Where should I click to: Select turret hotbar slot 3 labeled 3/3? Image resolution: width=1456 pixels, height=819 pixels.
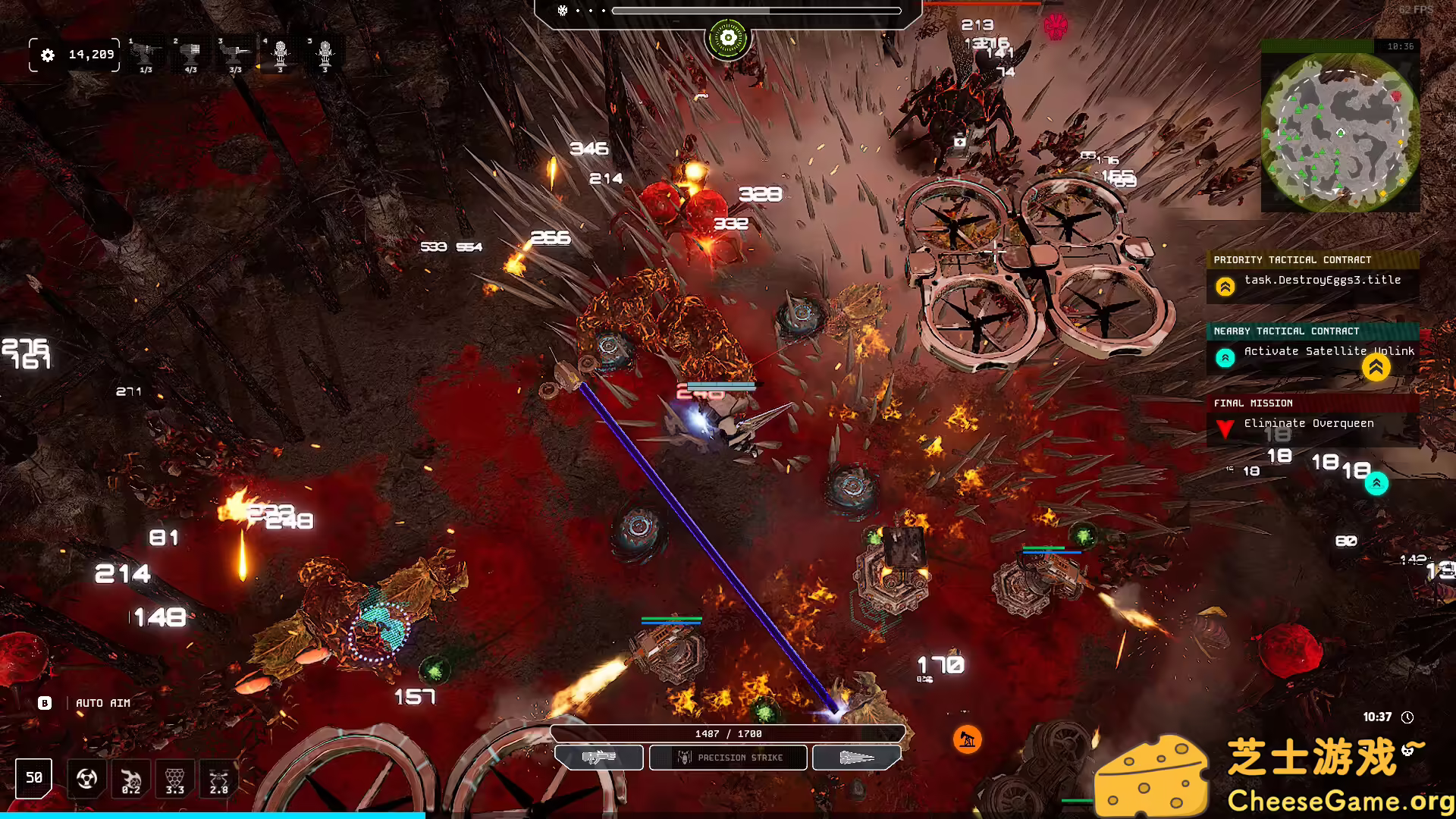tap(235, 53)
